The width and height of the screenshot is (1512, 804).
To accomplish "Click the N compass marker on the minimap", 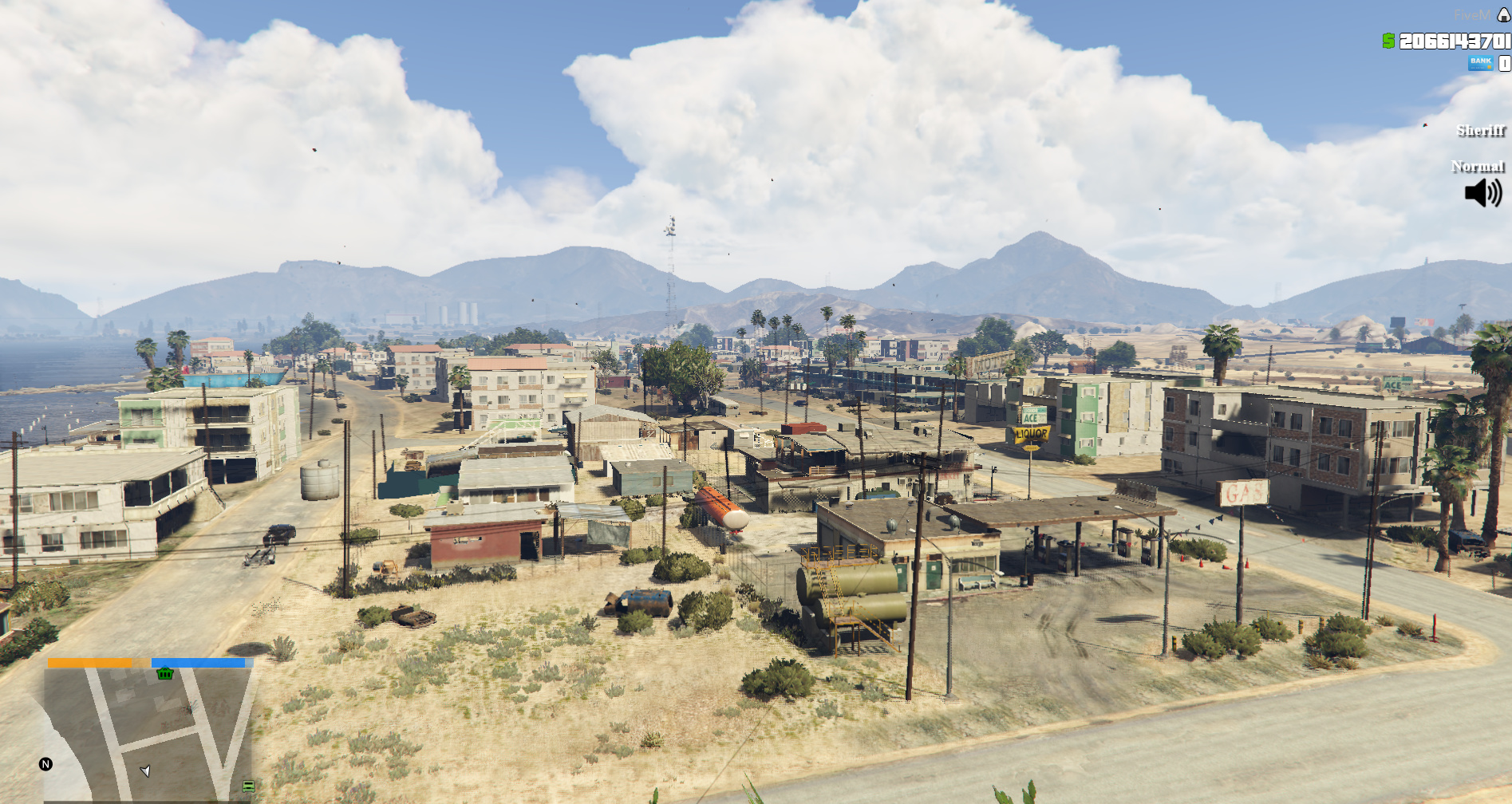I will [45, 763].
